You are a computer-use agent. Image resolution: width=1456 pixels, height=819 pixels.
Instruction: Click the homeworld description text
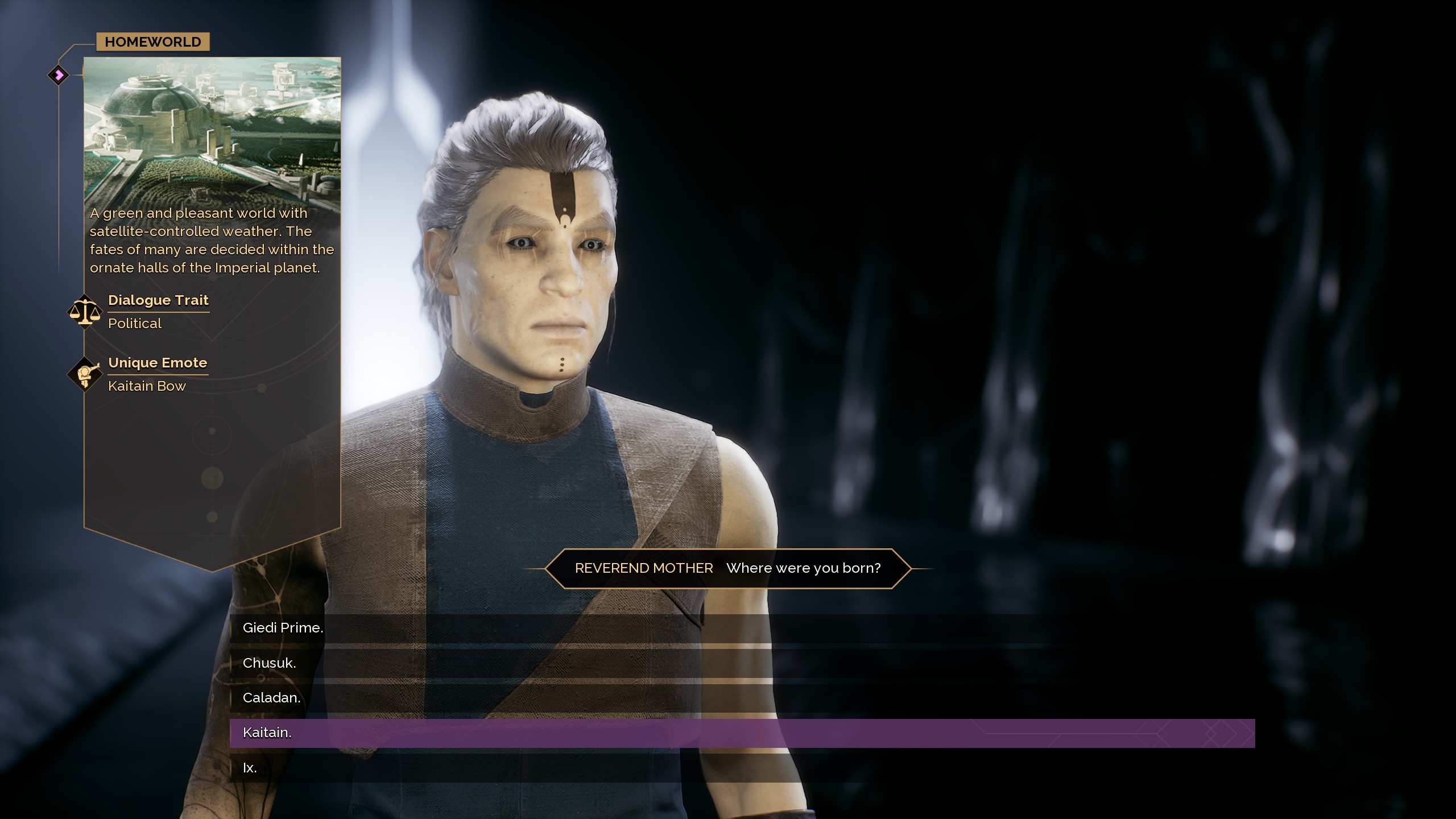[212, 239]
